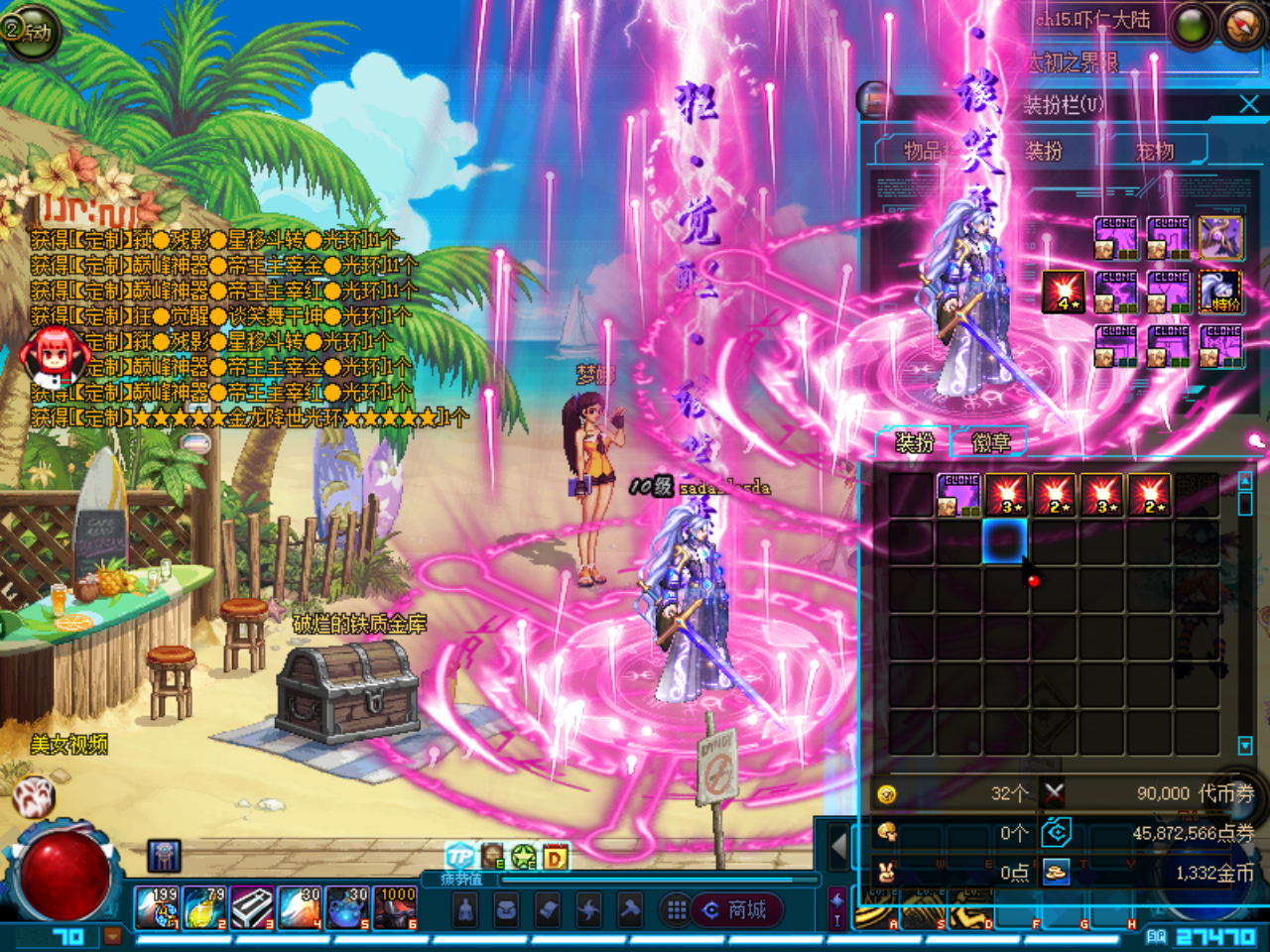Click the auction hammer icon on the bottom bar
The height and width of the screenshot is (952, 1270).
tap(630, 907)
